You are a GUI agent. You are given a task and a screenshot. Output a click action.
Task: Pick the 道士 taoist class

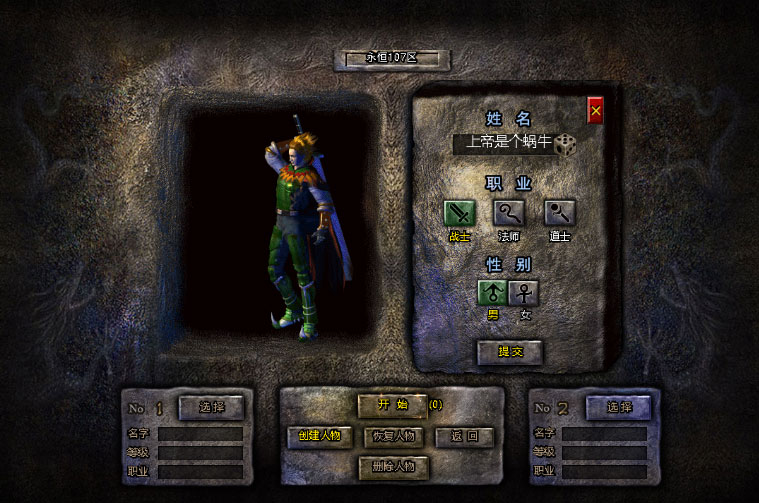559,213
